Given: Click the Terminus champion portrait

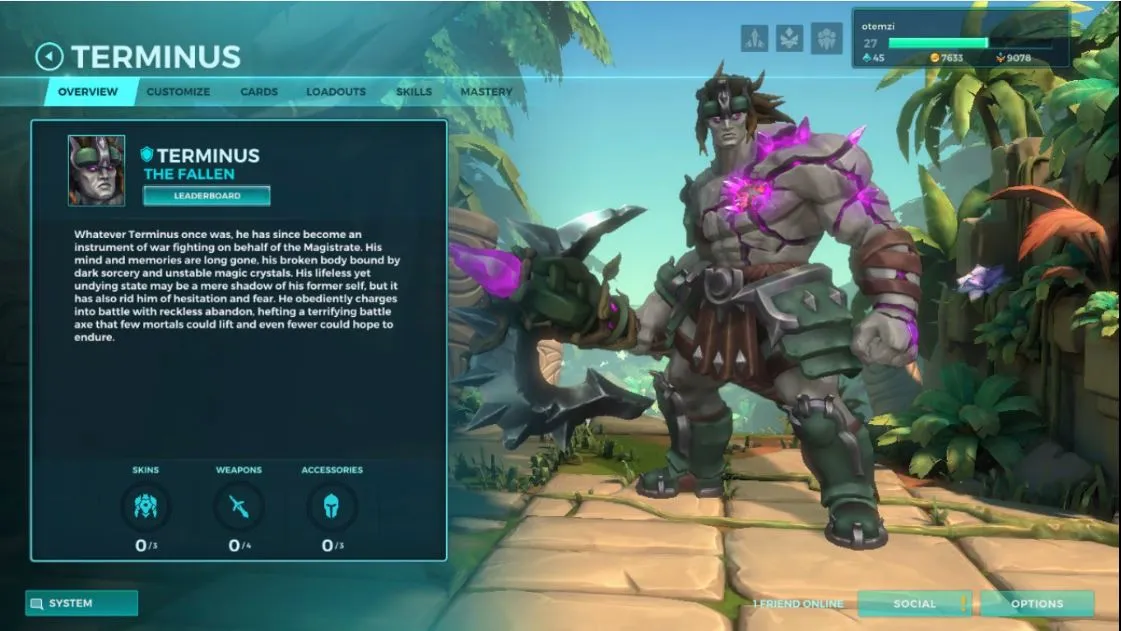Looking at the screenshot, I should [x=97, y=170].
